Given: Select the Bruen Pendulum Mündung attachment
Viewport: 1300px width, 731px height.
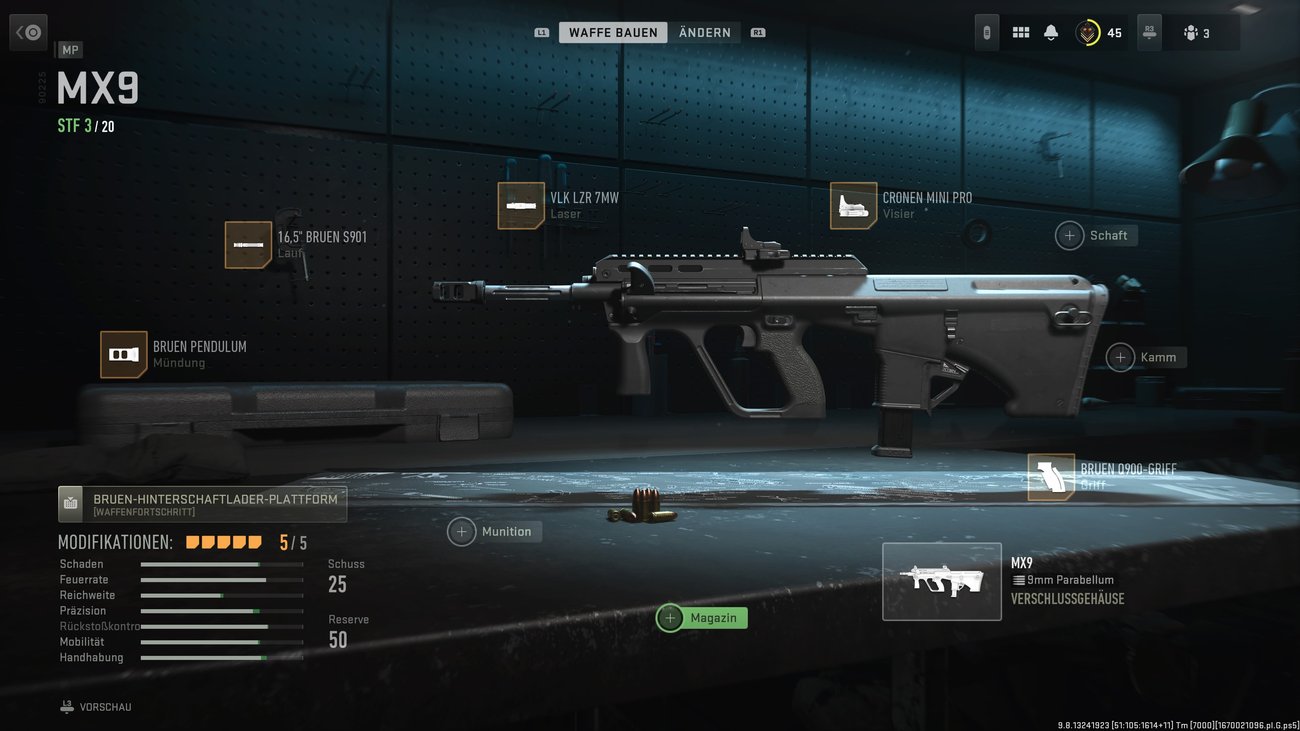Looking at the screenshot, I should [x=124, y=355].
